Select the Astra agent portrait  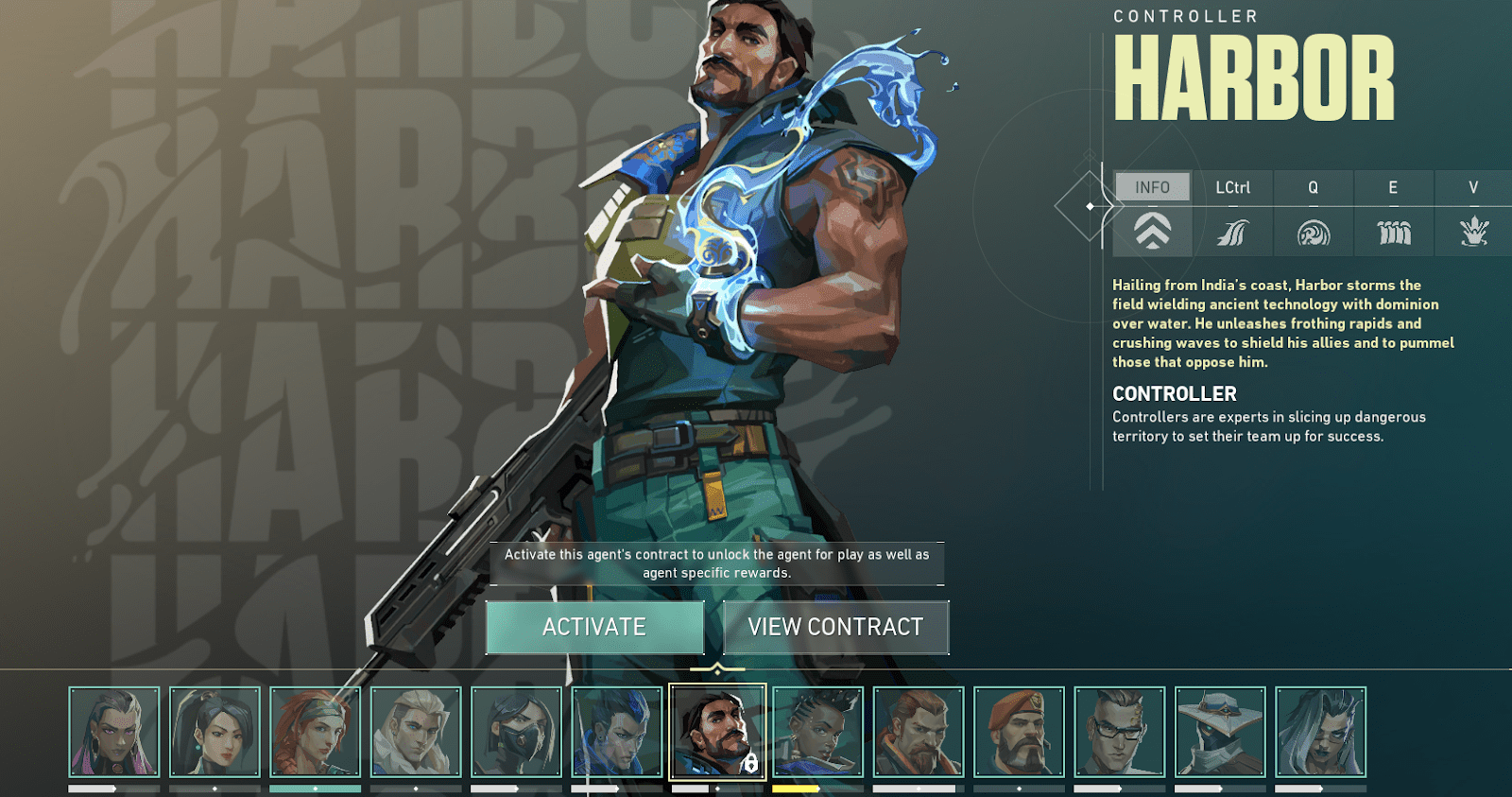[x=817, y=732]
